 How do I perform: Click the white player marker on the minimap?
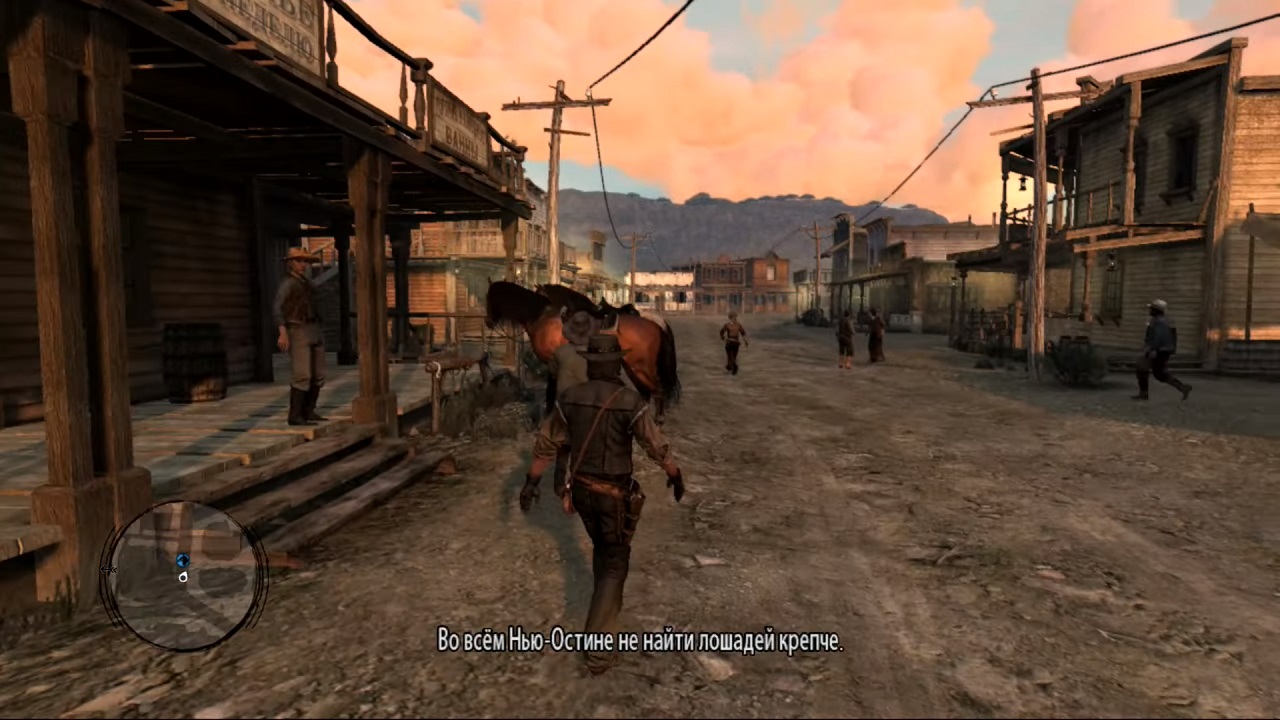[x=183, y=577]
